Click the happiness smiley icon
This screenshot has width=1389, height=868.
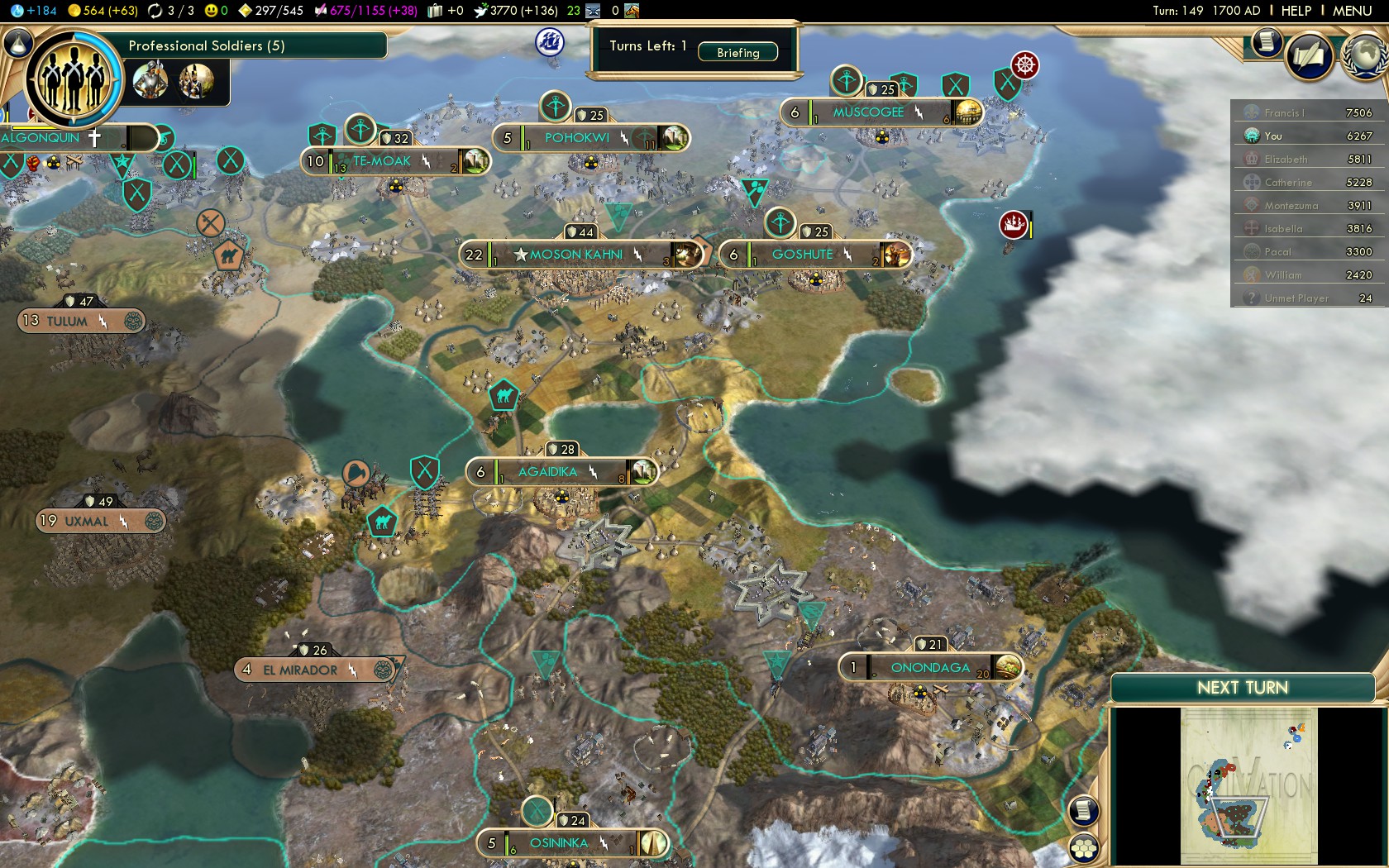(211, 10)
